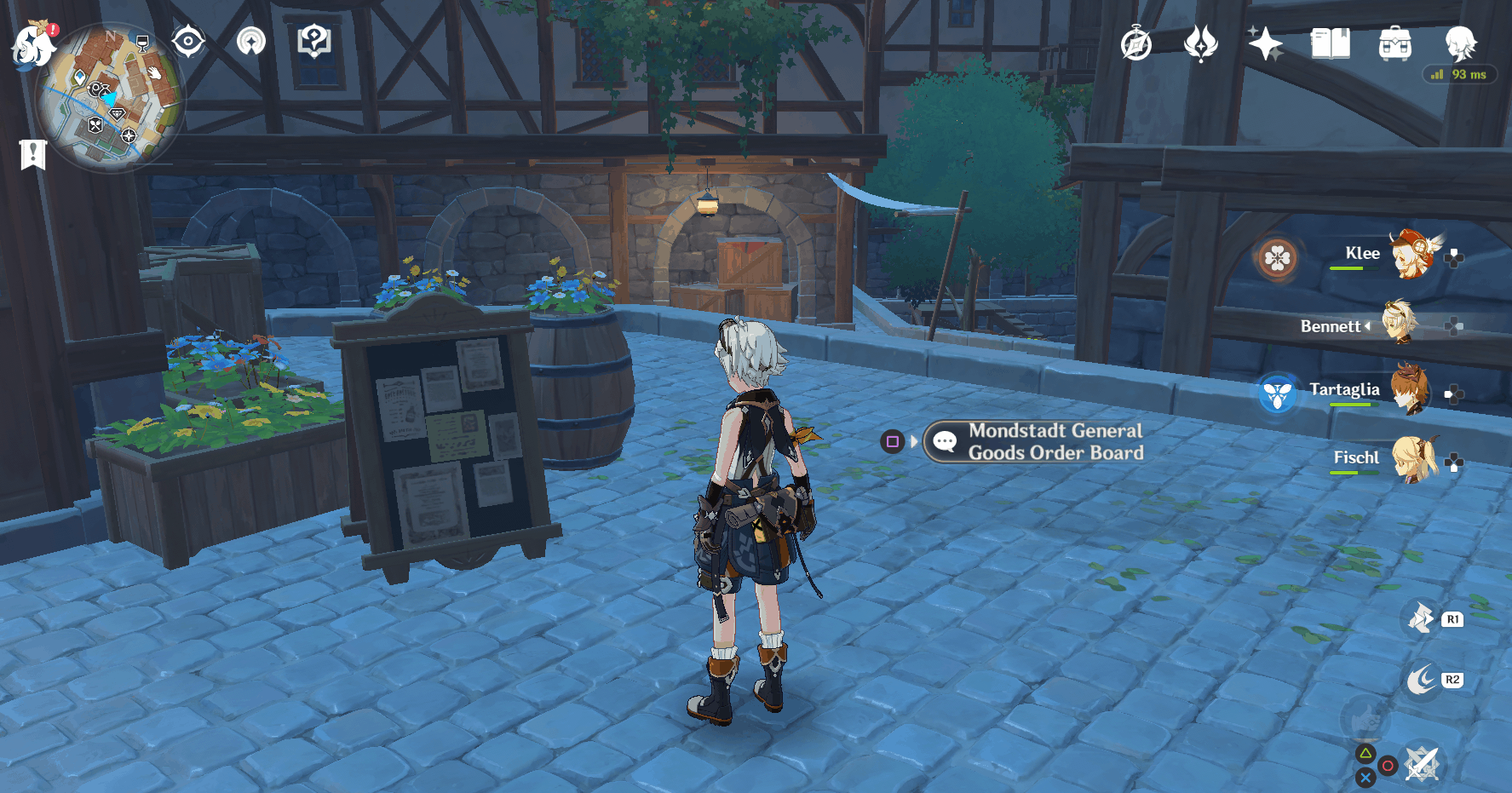The width and height of the screenshot is (1512, 793).
Task: Toggle the aim assist icon near minimap
Action: pyautogui.click(x=251, y=40)
